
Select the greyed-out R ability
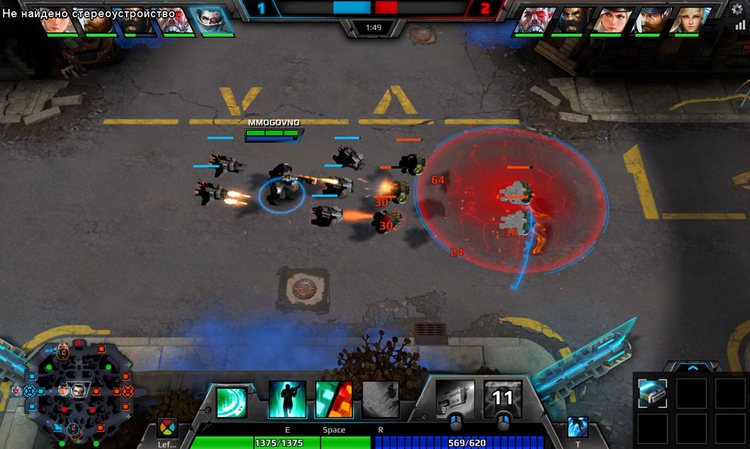coord(380,400)
